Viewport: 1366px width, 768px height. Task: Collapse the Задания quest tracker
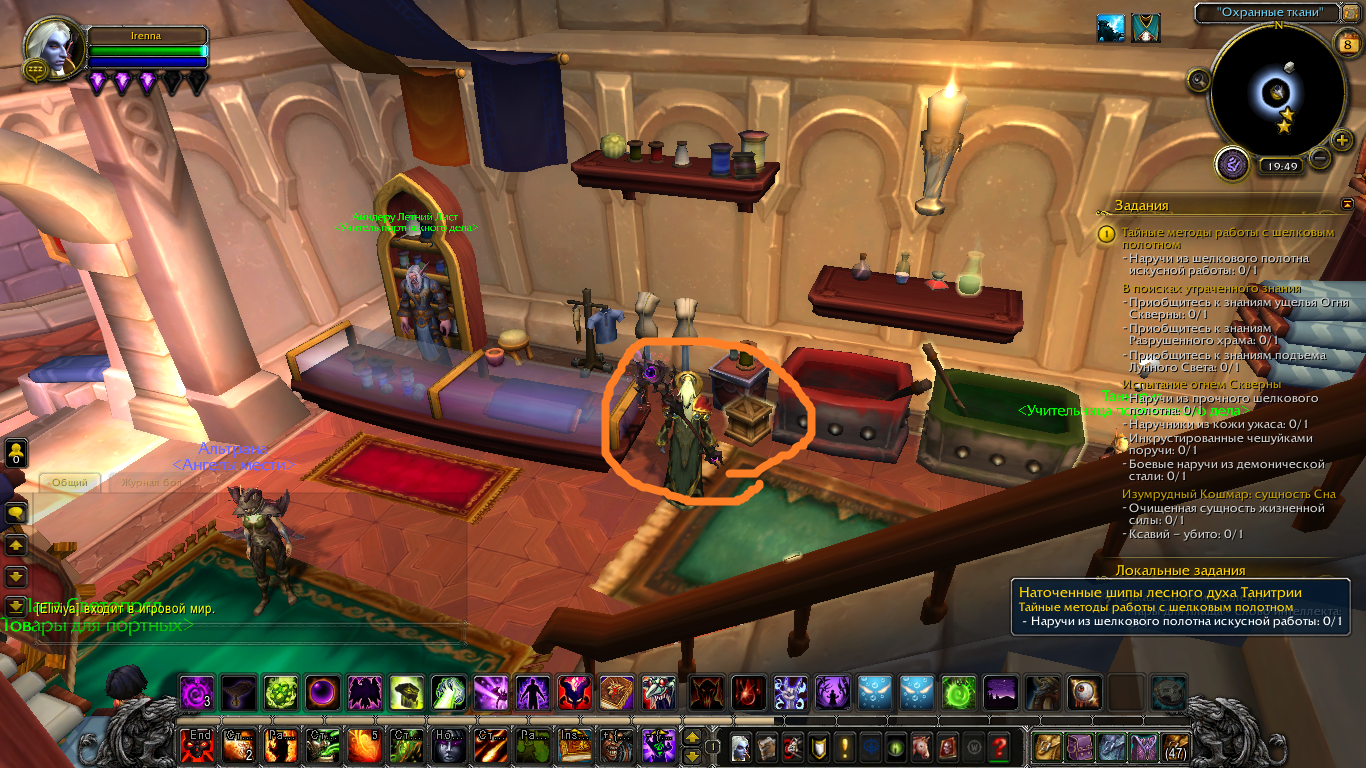(x=1347, y=204)
